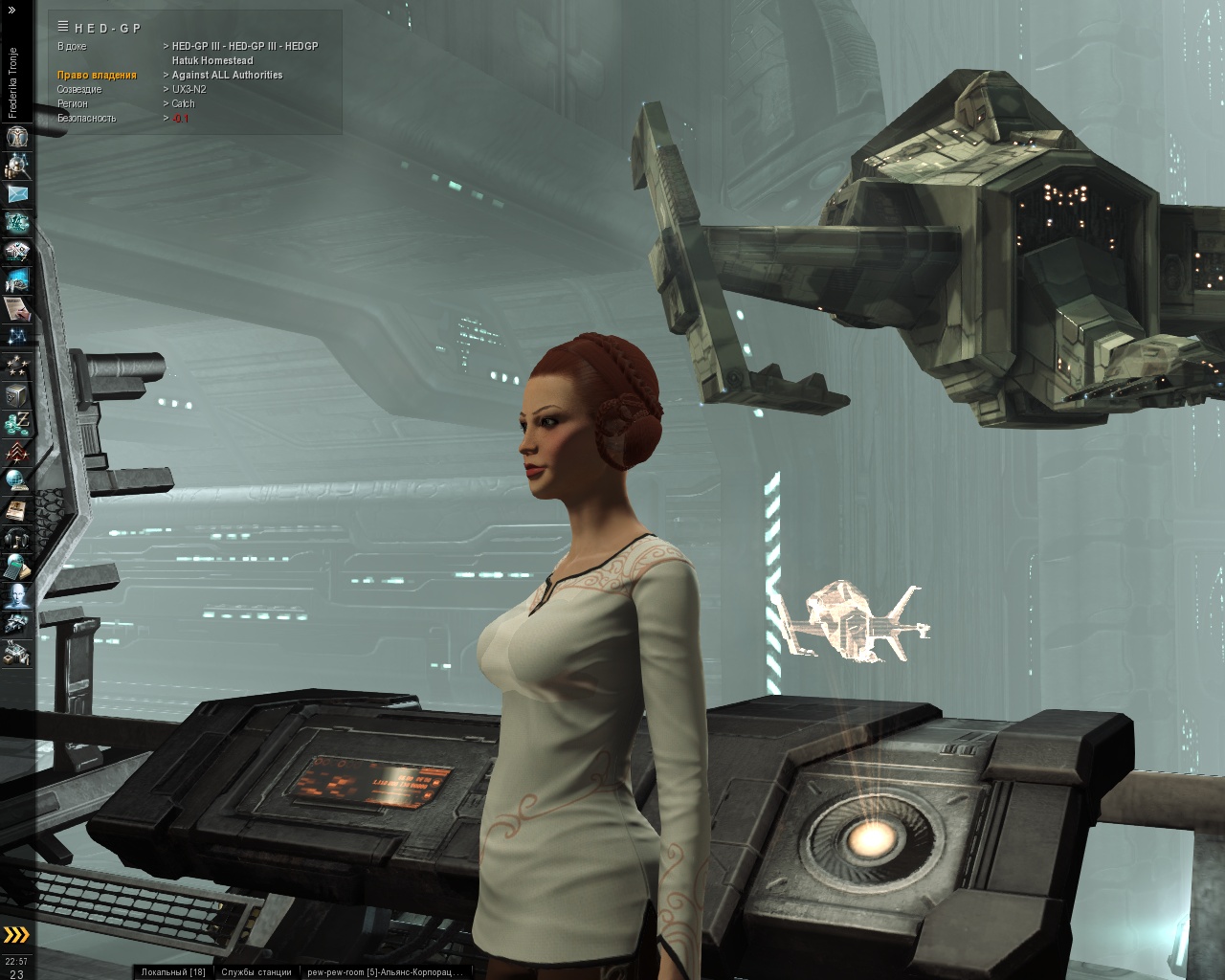Open the People & Places search icon

pos(16,166)
